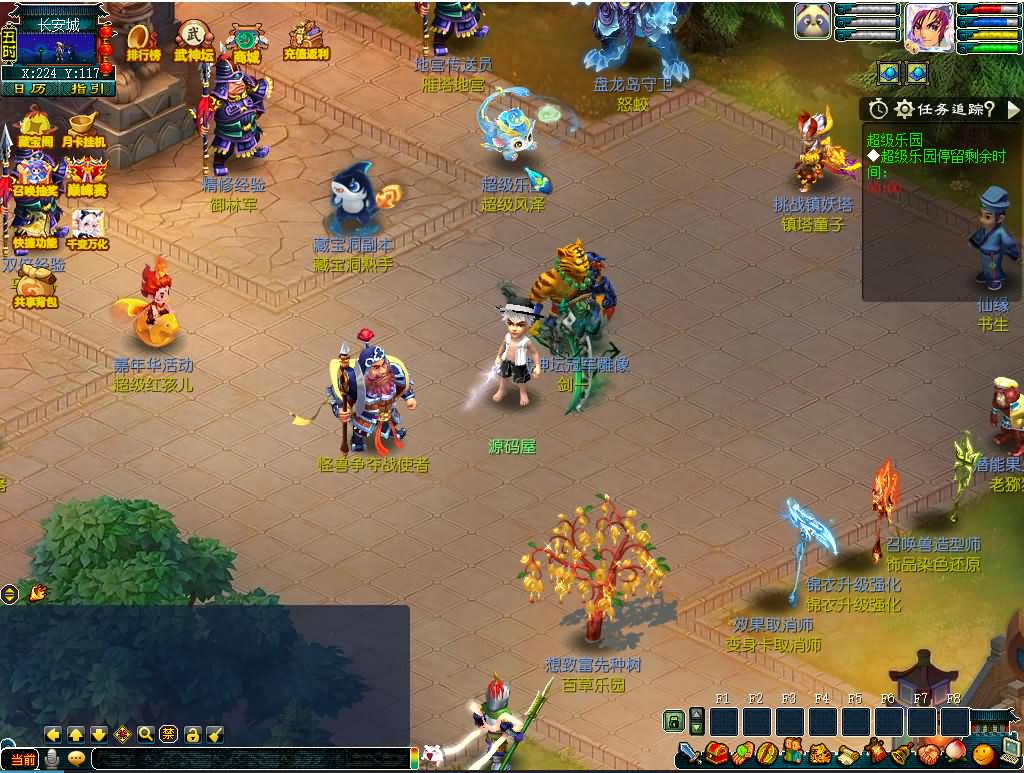Click the 日历 calendar button

(30, 89)
